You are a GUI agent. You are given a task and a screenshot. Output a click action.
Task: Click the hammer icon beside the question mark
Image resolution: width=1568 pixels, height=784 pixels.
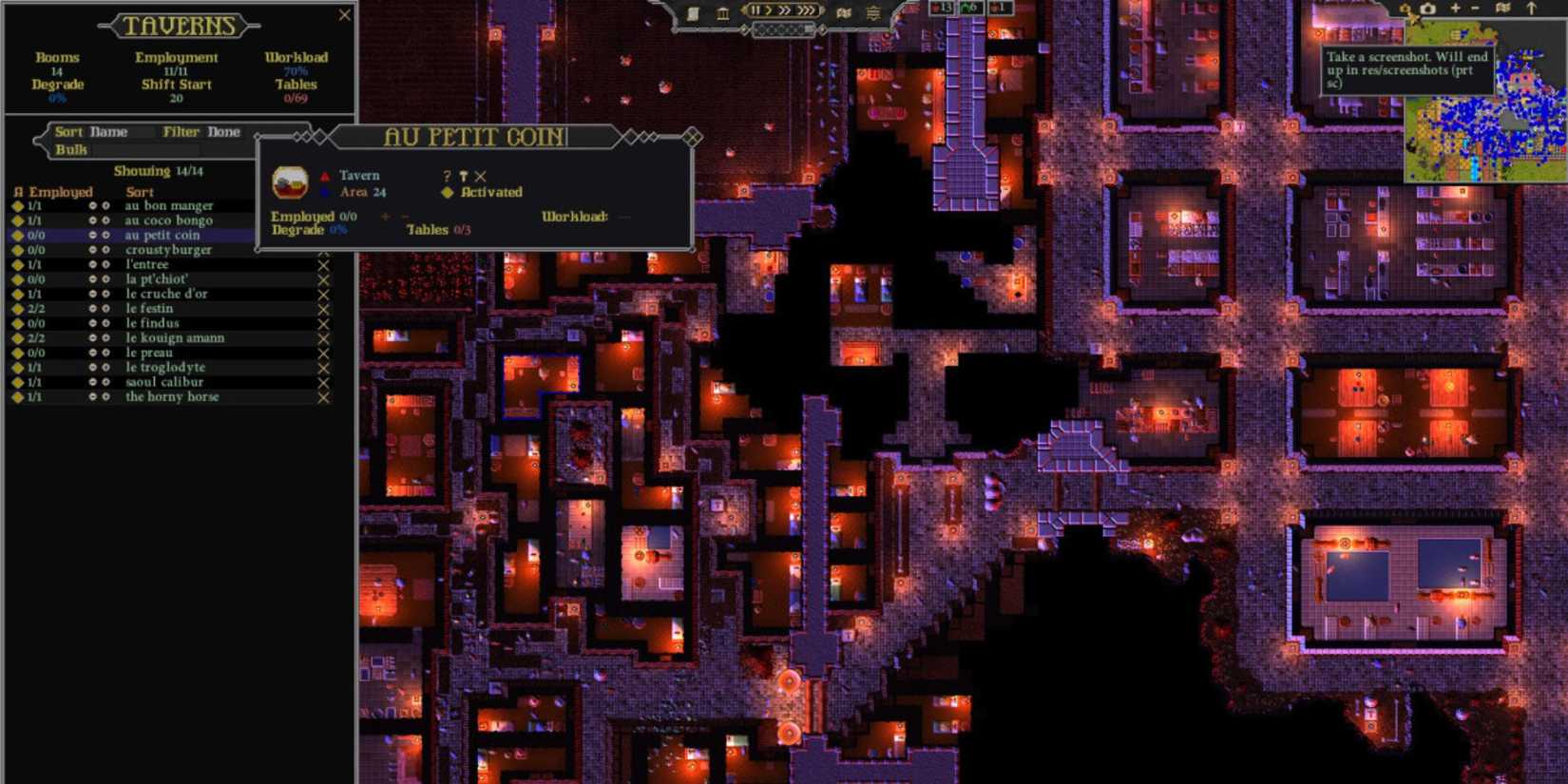(463, 175)
